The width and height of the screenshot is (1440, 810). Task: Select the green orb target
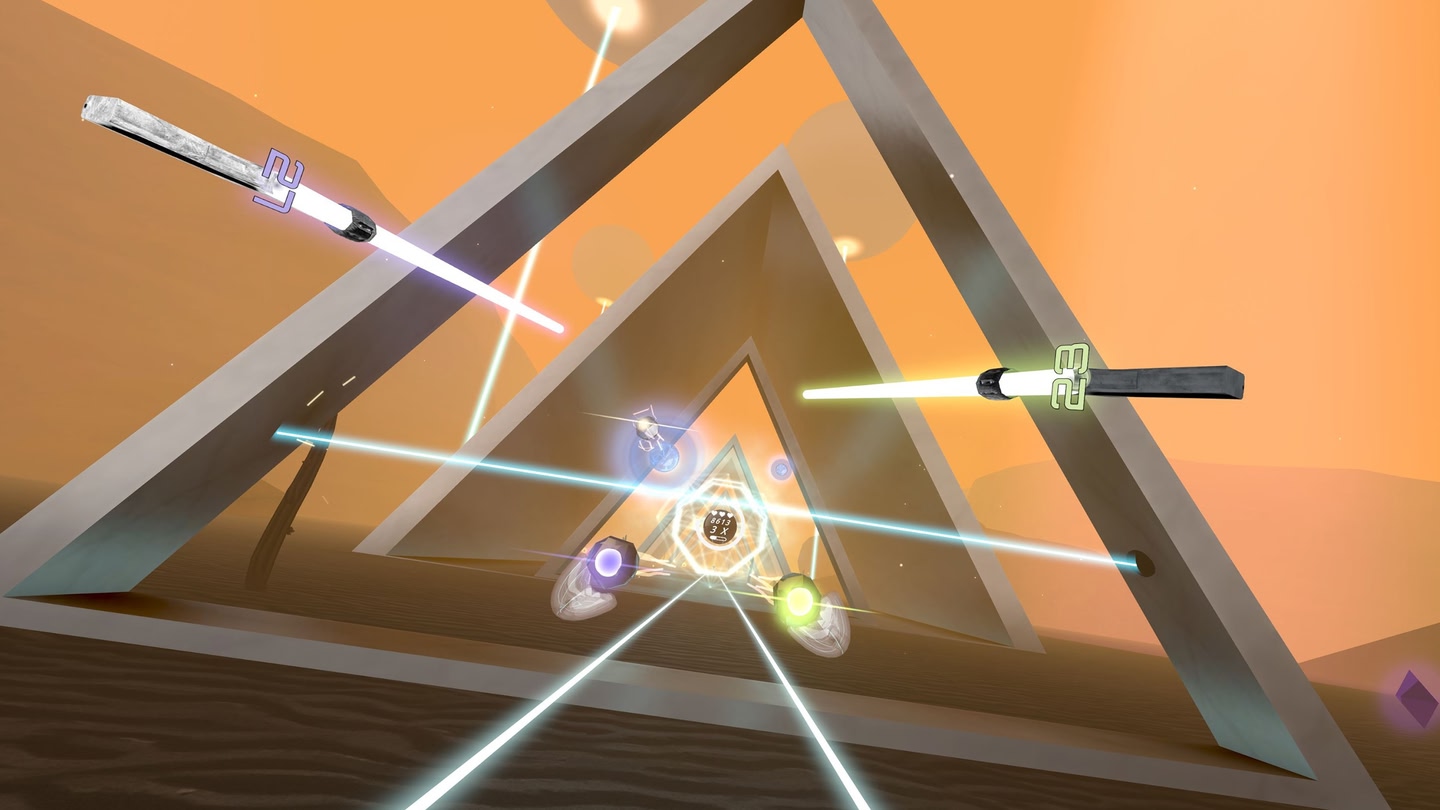799,600
